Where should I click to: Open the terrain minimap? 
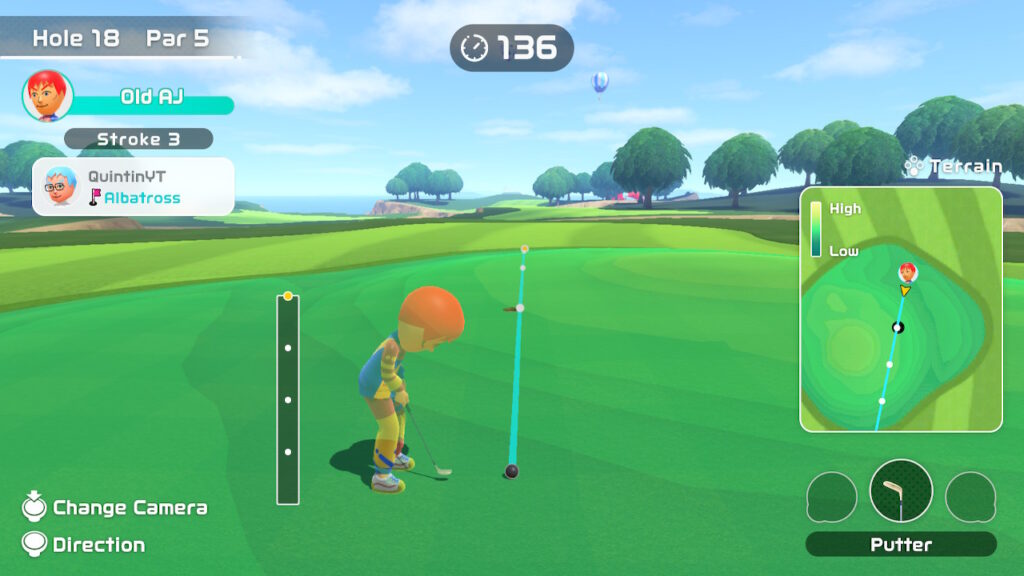coord(900,309)
